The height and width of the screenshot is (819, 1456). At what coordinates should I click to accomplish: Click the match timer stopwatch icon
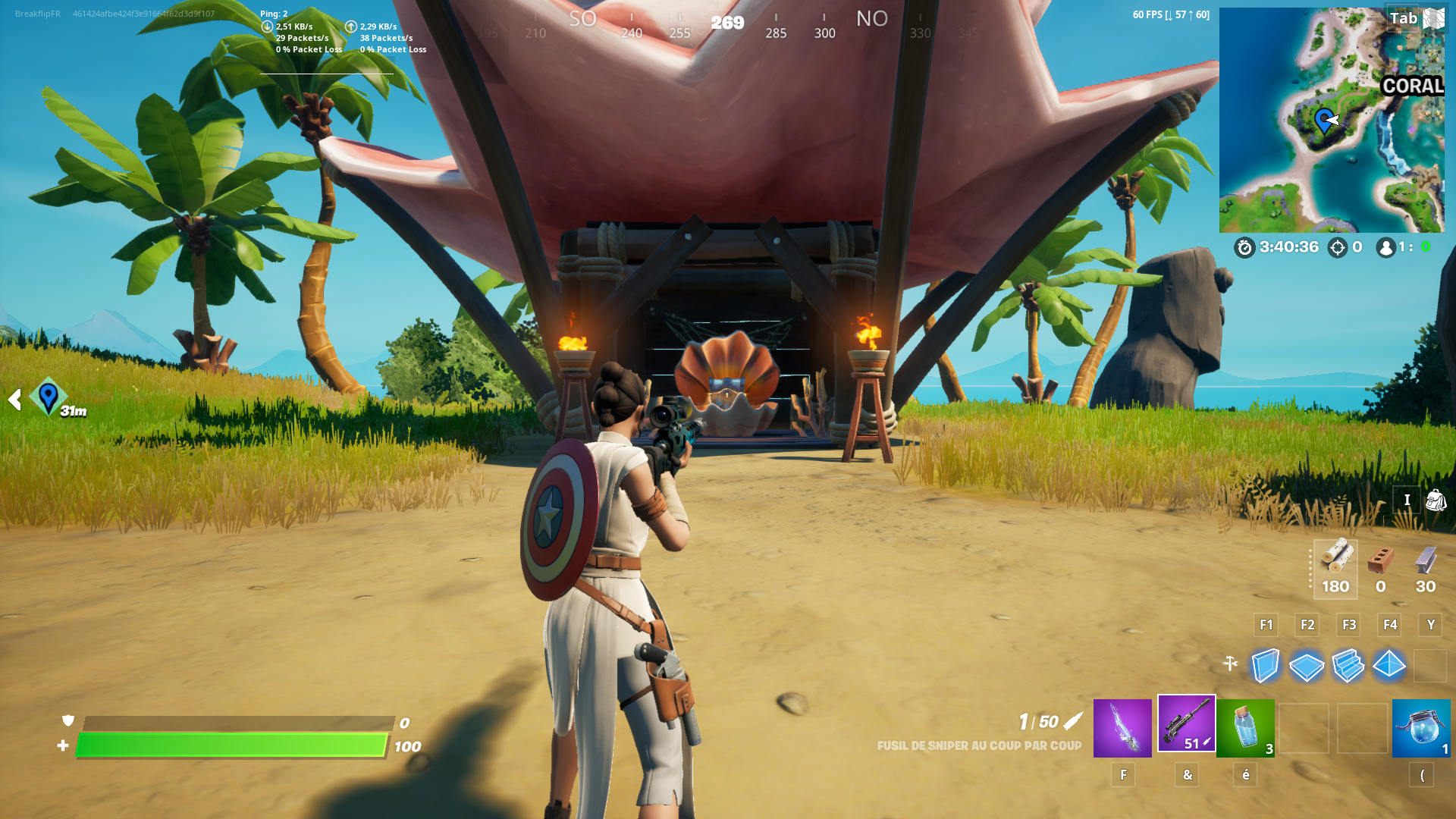pyautogui.click(x=1243, y=246)
